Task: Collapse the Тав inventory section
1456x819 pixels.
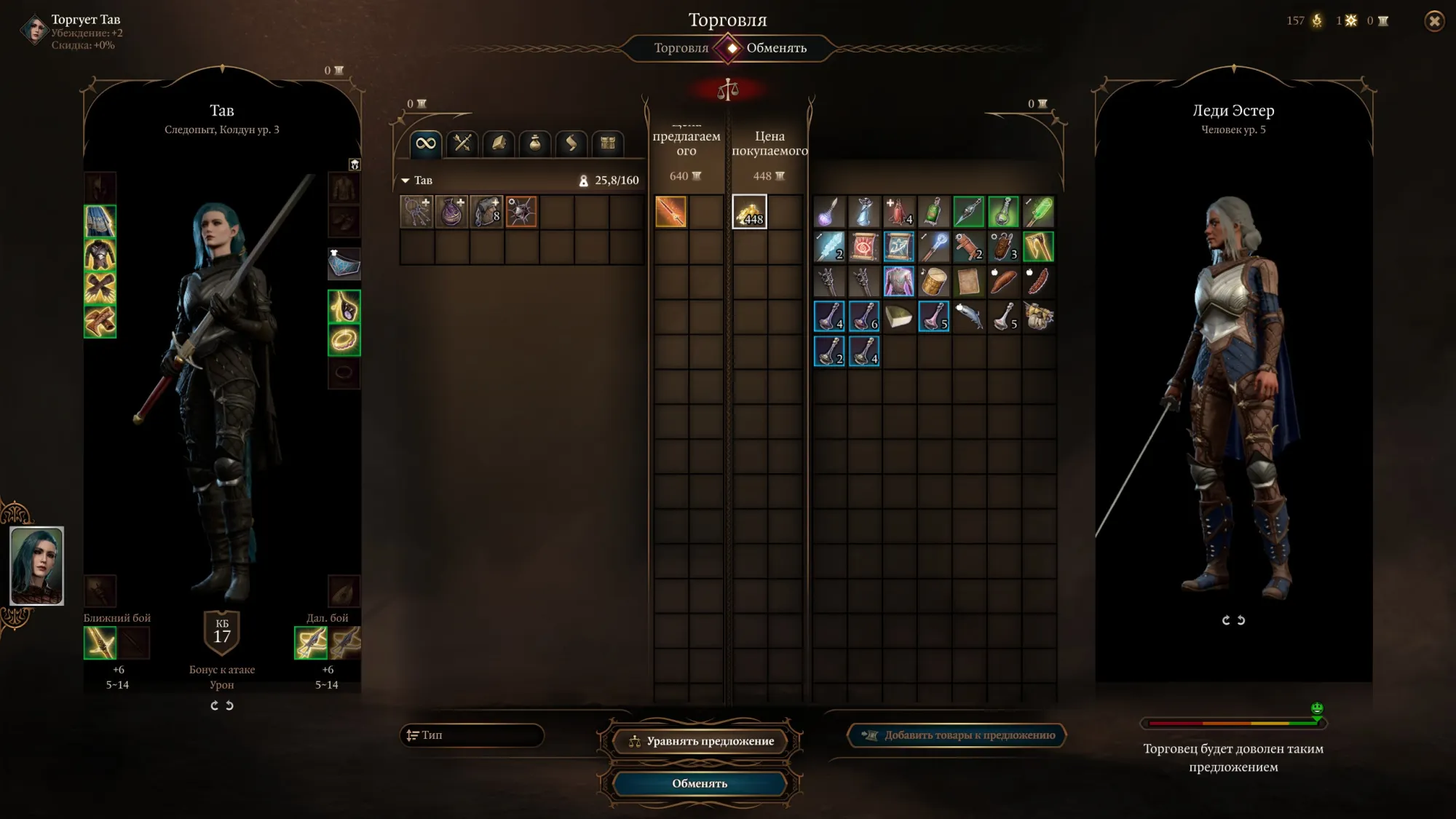Action: (405, 181)
